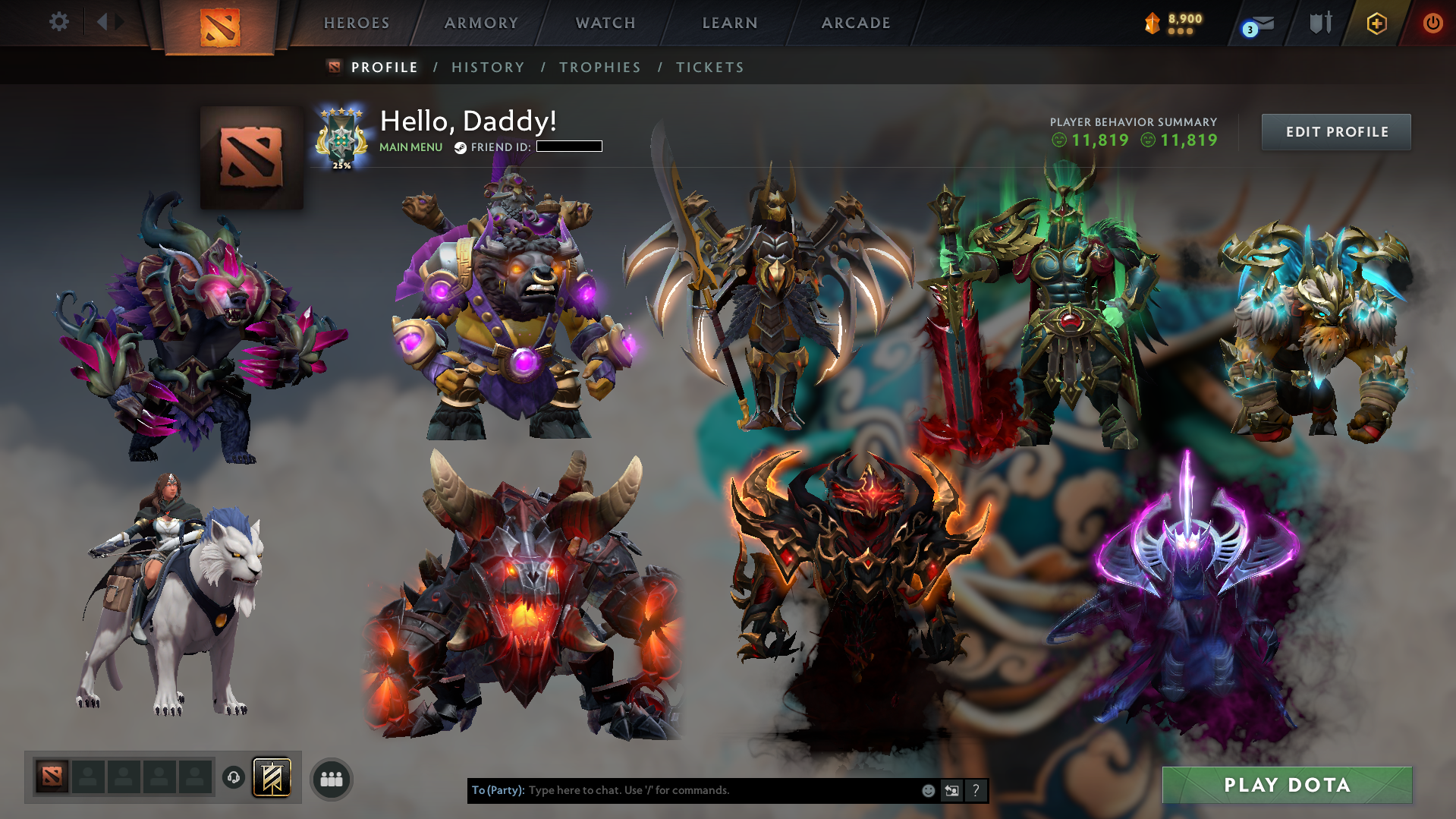Open the emoticon picker in chat
Screen dimensions: 1456x819
coord(928,790)
